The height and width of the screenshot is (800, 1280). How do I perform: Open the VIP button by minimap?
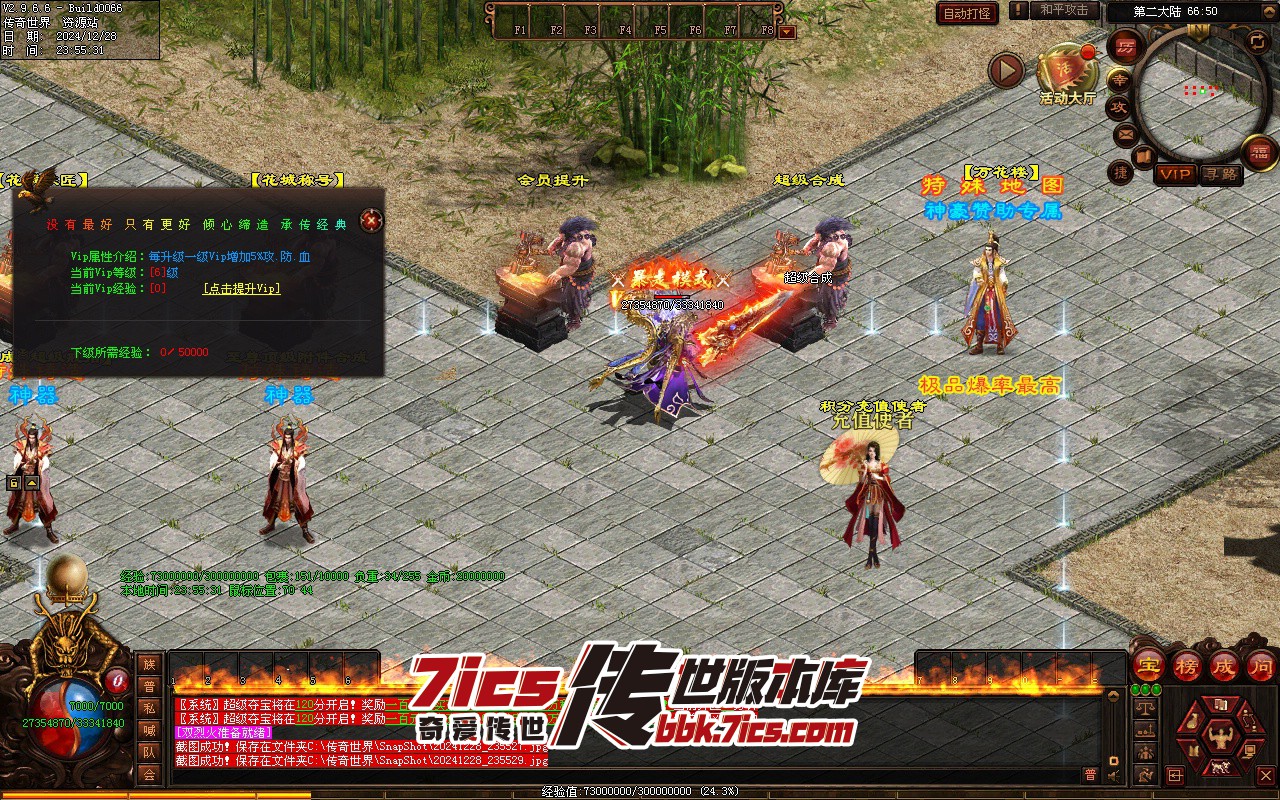[1175, 174]
